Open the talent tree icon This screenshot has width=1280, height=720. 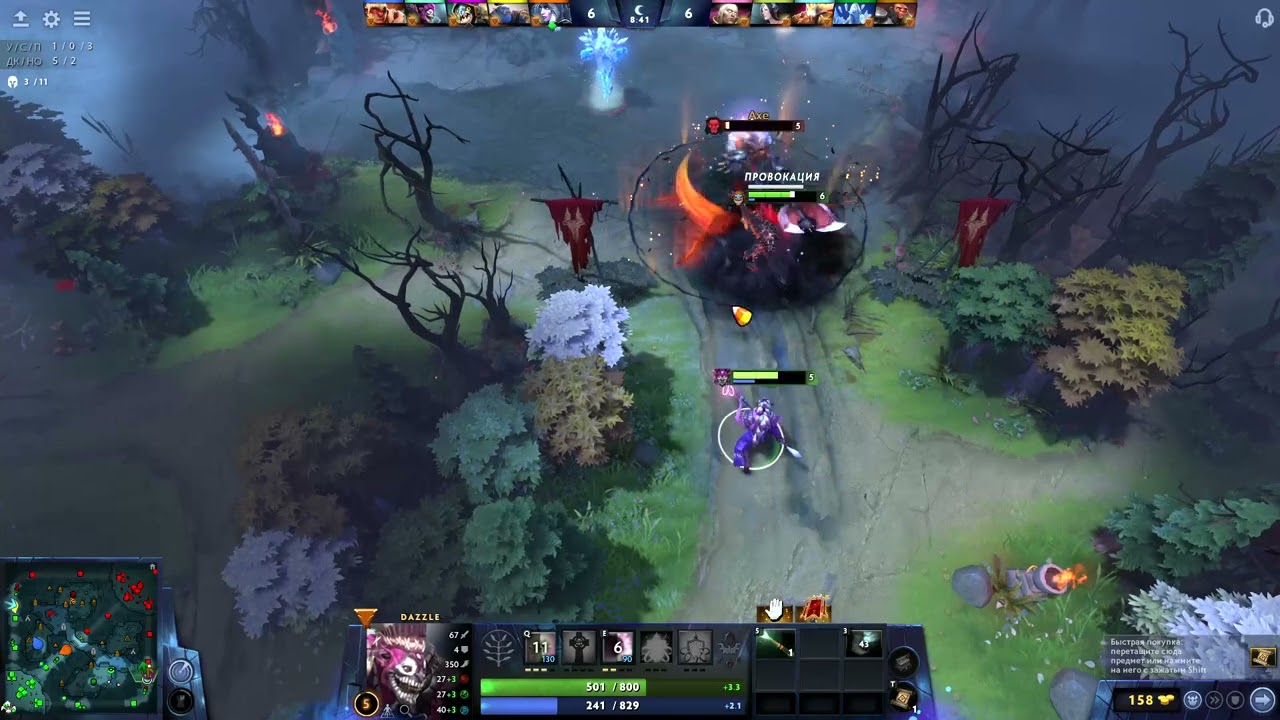499,650
